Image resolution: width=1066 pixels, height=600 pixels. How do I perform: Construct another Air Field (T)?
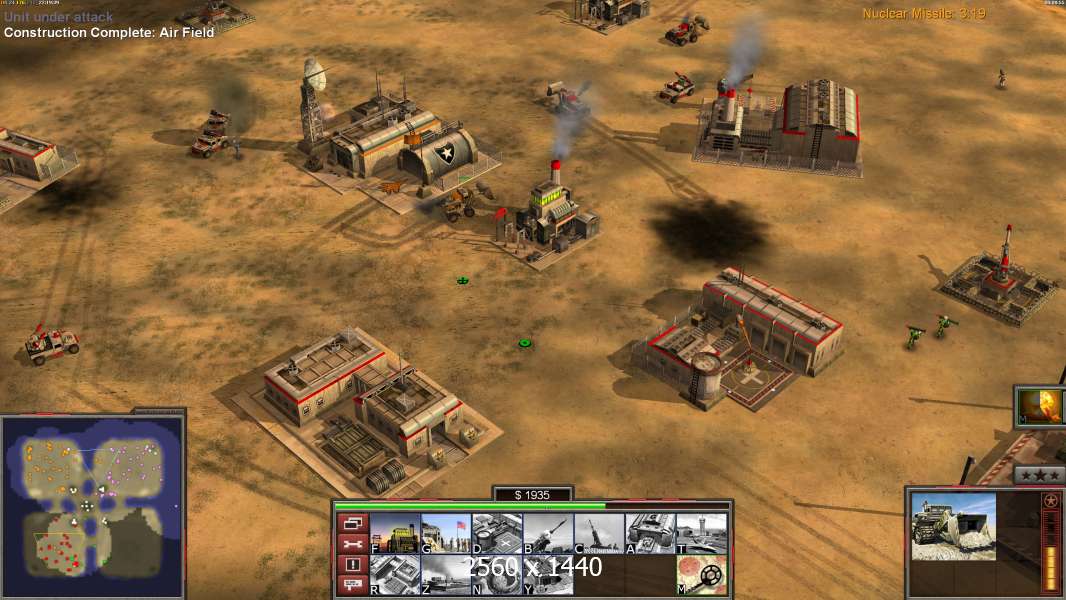(x=701, y=533)
